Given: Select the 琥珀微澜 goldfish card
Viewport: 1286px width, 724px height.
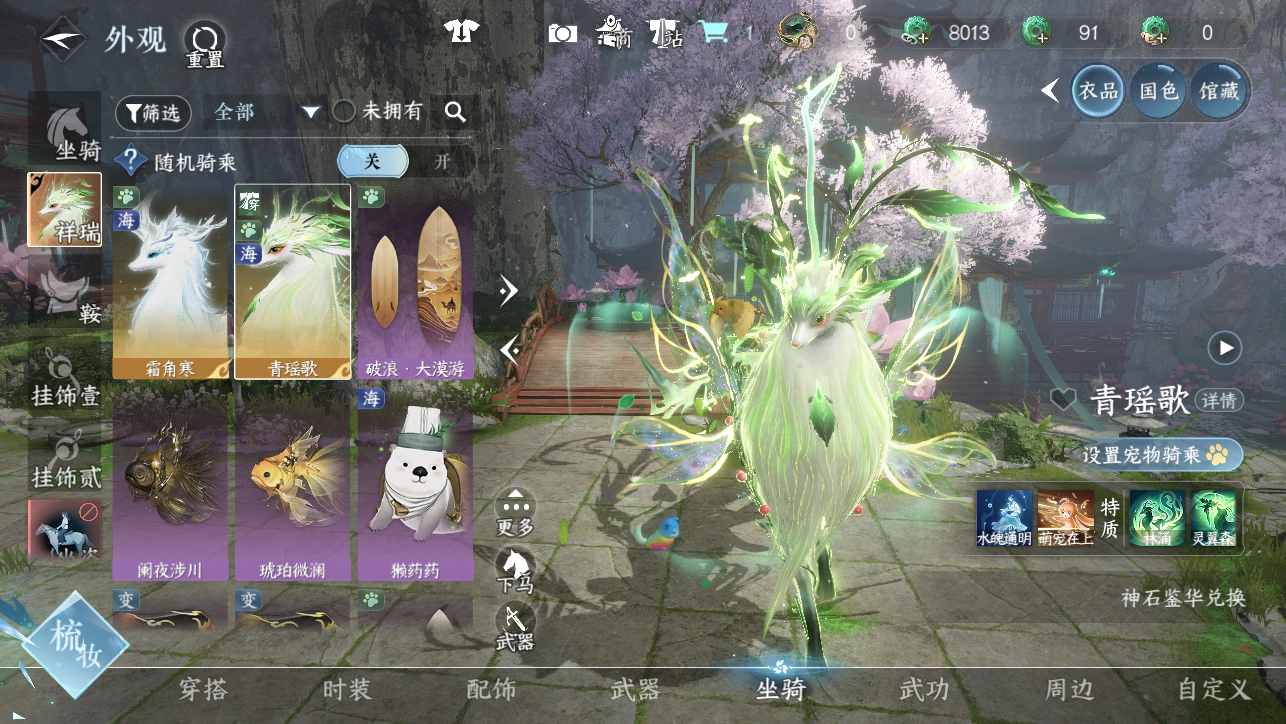Looking at the screenshot, I should pyautogui.click(x=293, y=487).
